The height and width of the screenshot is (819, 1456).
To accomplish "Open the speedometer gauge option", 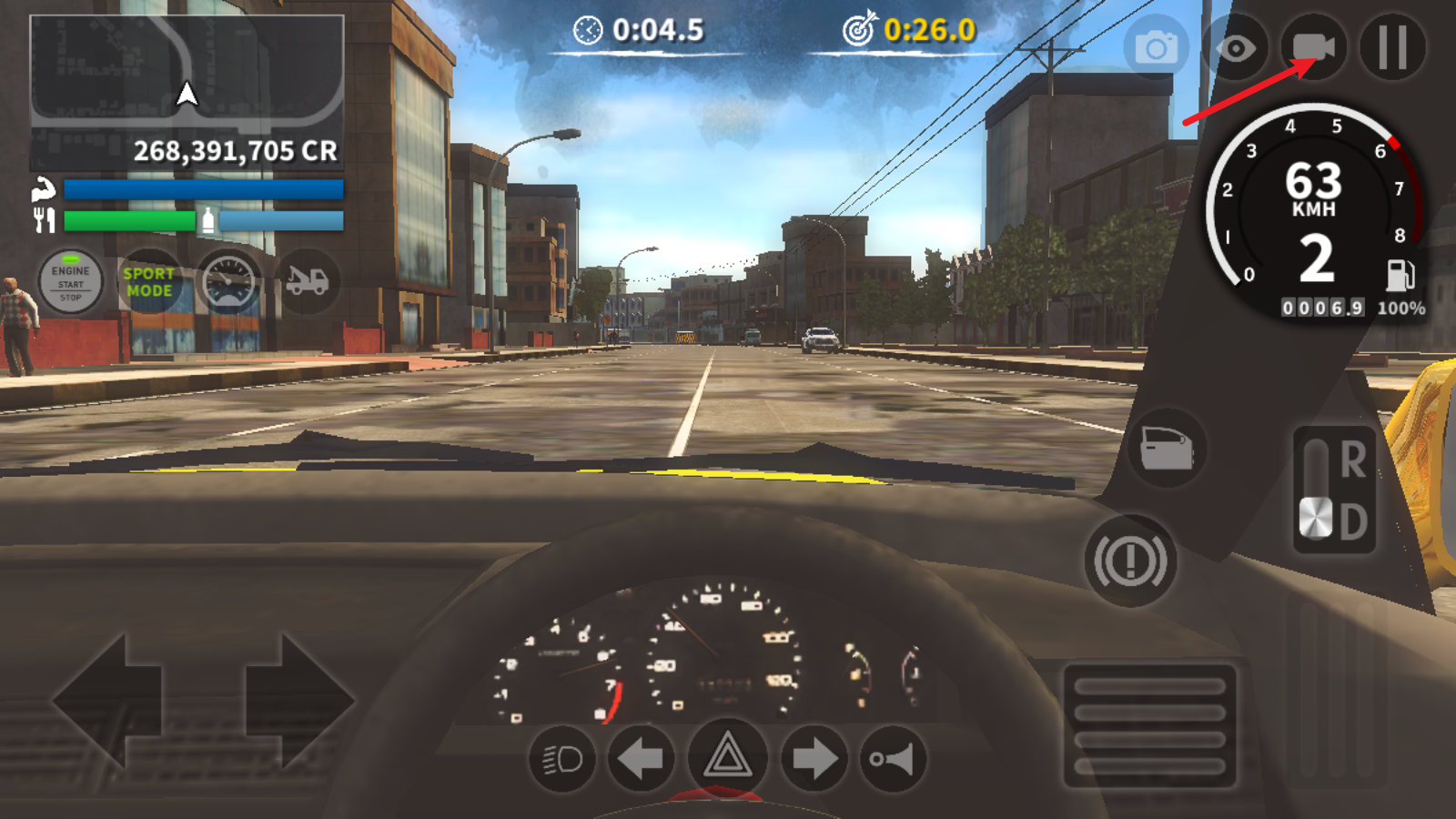I will point(228,282).
